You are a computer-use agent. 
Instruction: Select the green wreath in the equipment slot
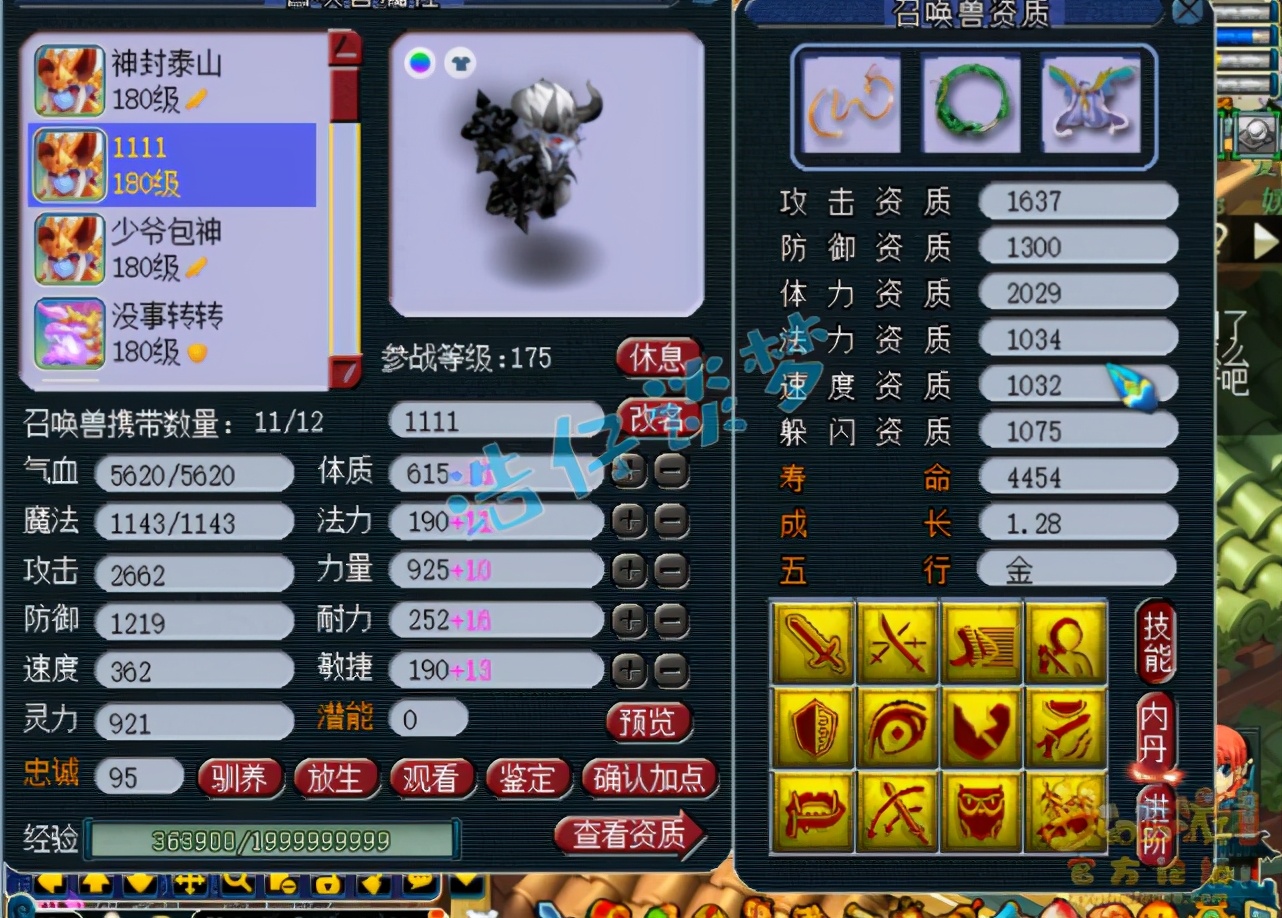point(970,104)
